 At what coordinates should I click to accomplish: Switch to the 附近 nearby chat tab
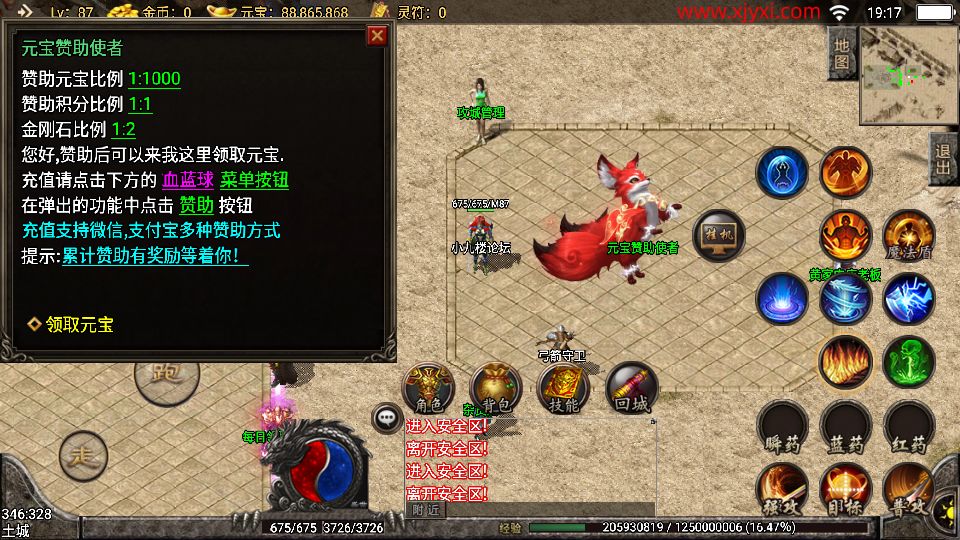pos(424,509)
